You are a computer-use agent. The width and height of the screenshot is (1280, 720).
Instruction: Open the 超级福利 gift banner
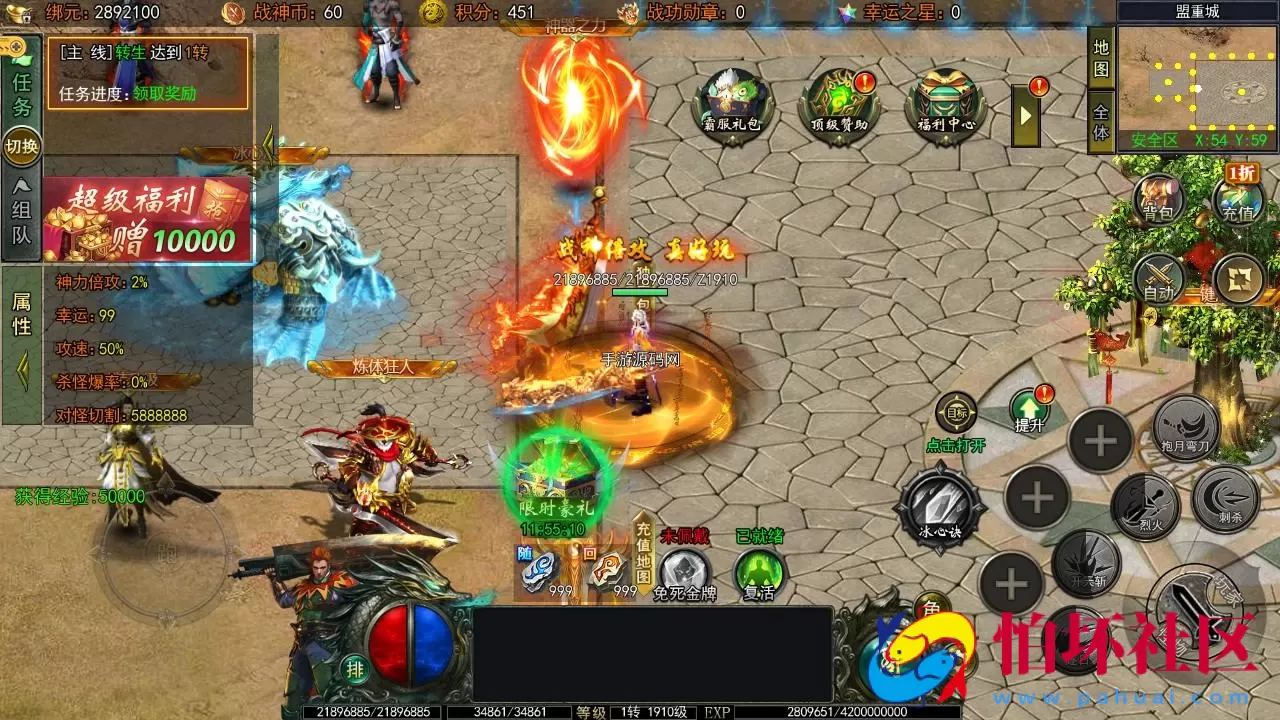147,220
